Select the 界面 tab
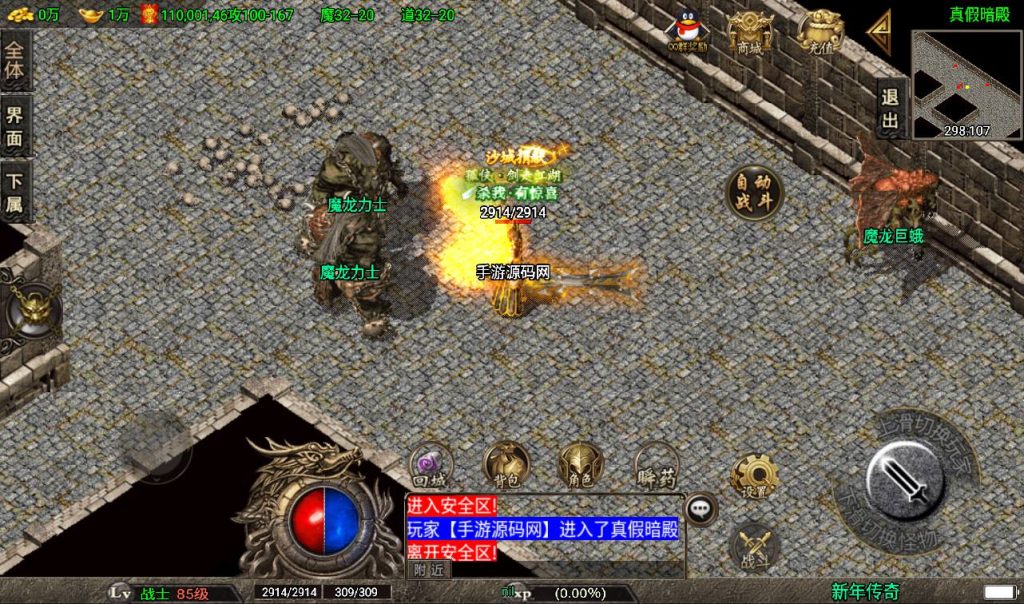The width and height of the screenshot is (1024, 604). tap(15, 126)
